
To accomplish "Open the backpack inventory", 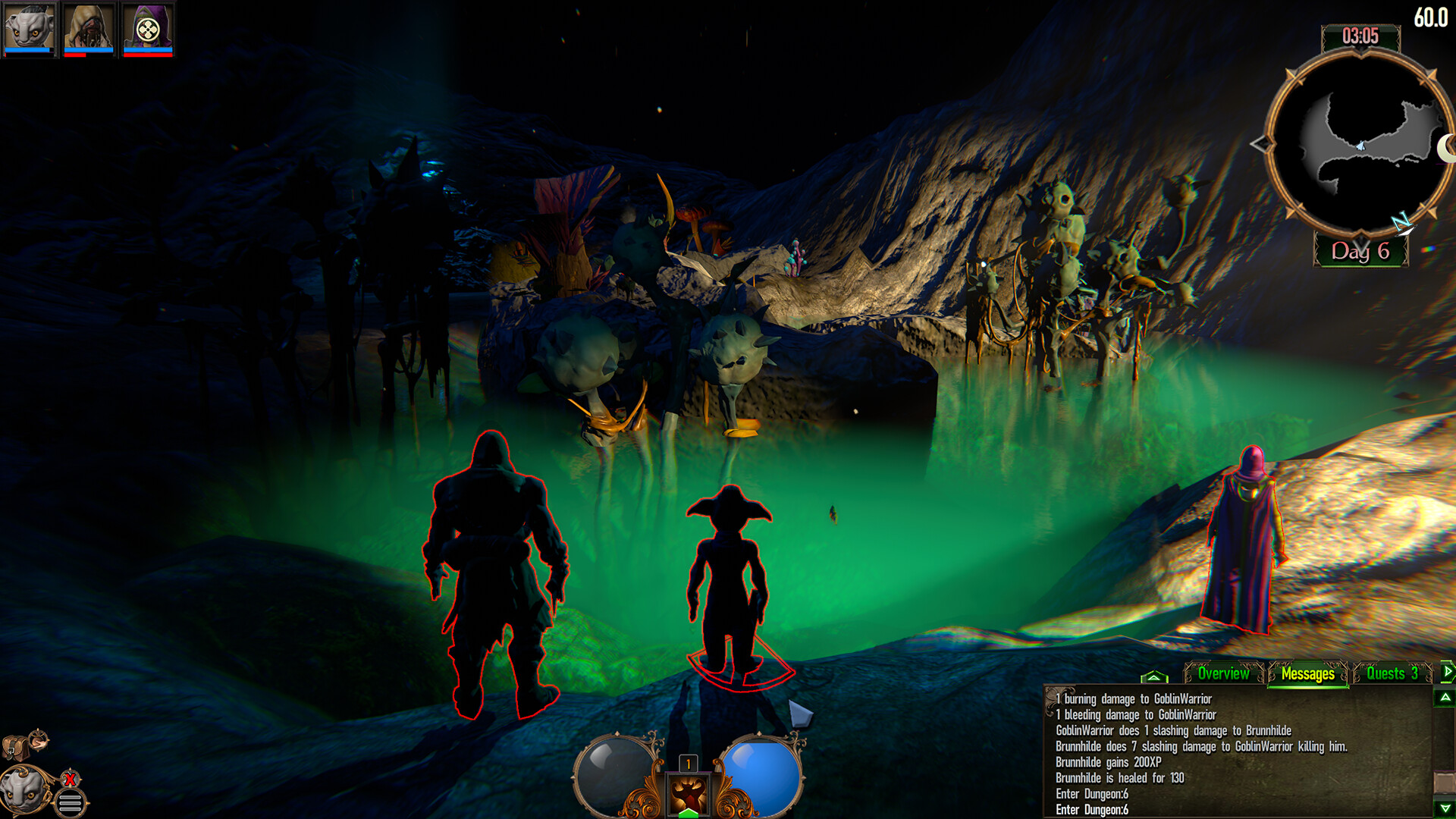I will pyautogui.click(x=15, y=747).
